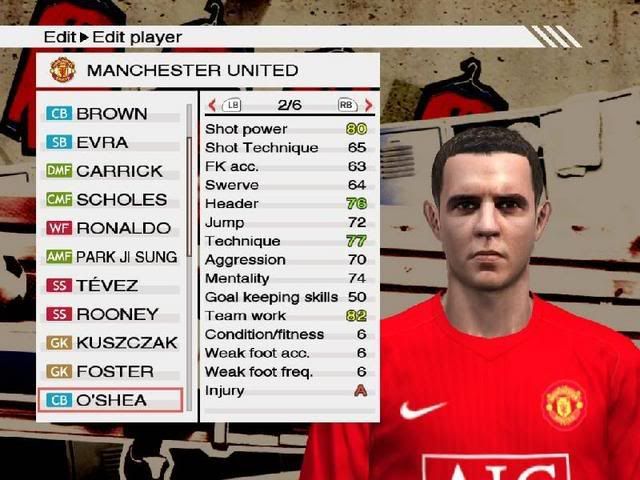The width and height of the screenshot is (640, 480).
Task: Click the right red page arrow
Action: pos(368,104)
